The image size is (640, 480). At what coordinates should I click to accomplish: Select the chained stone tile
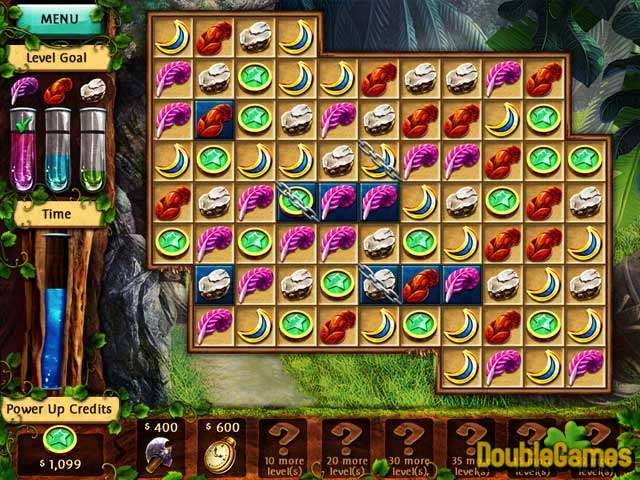pyautogui.click(x=378, y=284)
